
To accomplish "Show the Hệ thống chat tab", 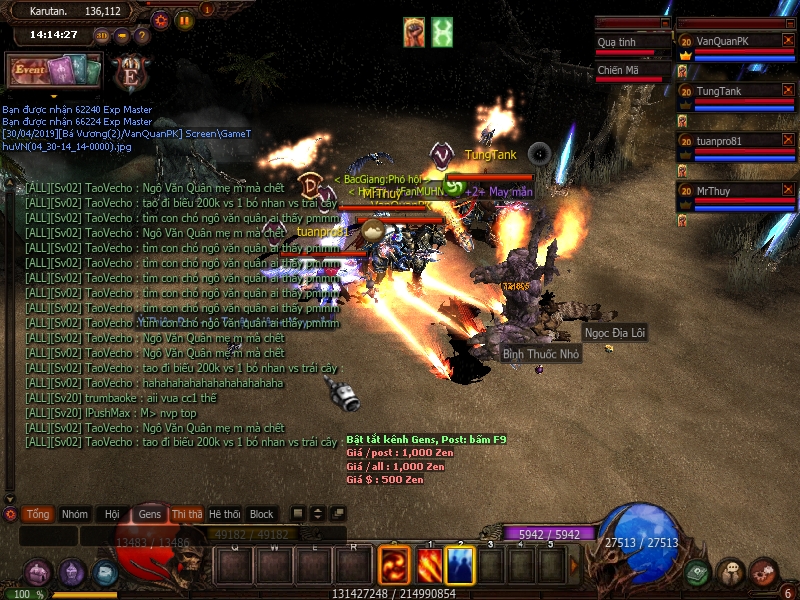I will point(224,514).
